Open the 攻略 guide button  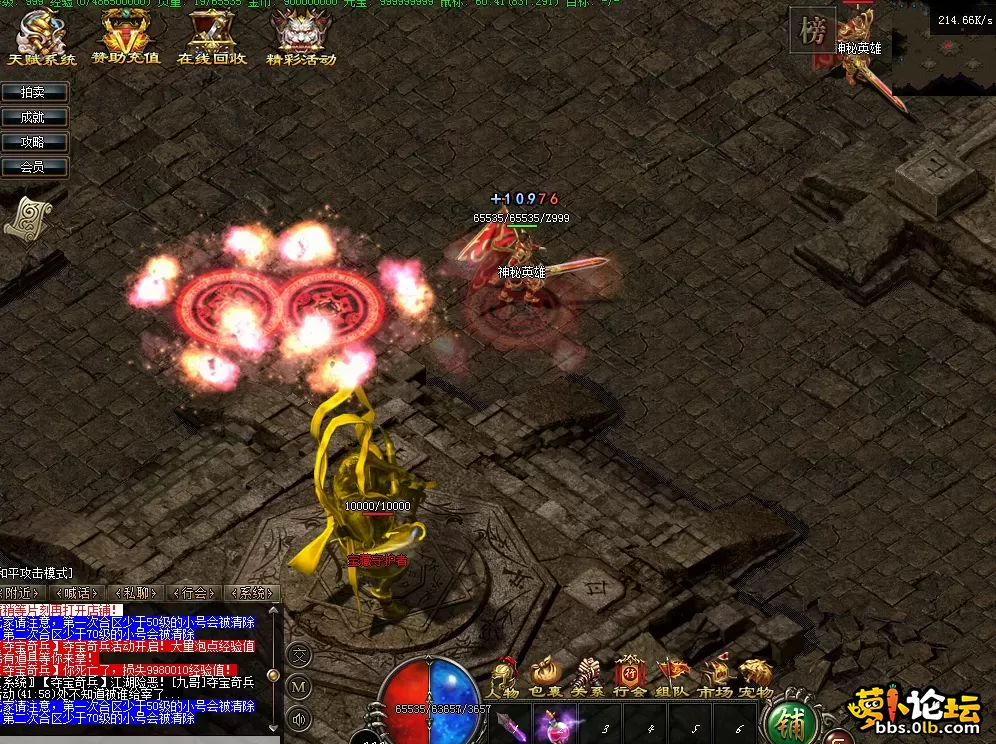[x=34, y=142]
